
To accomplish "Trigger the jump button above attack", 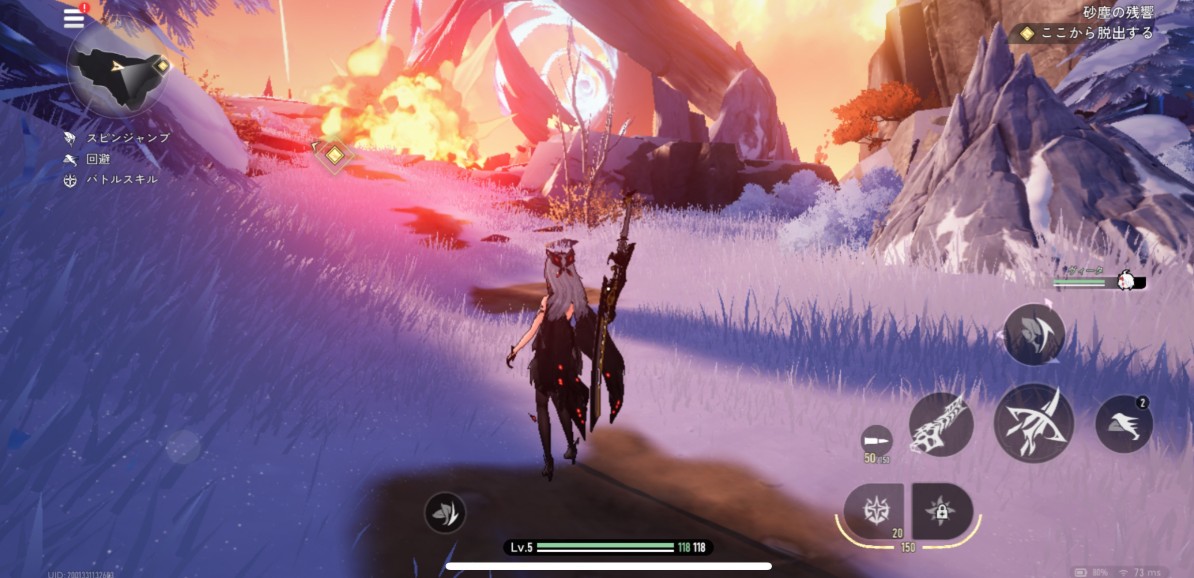I will (1033, 333).
